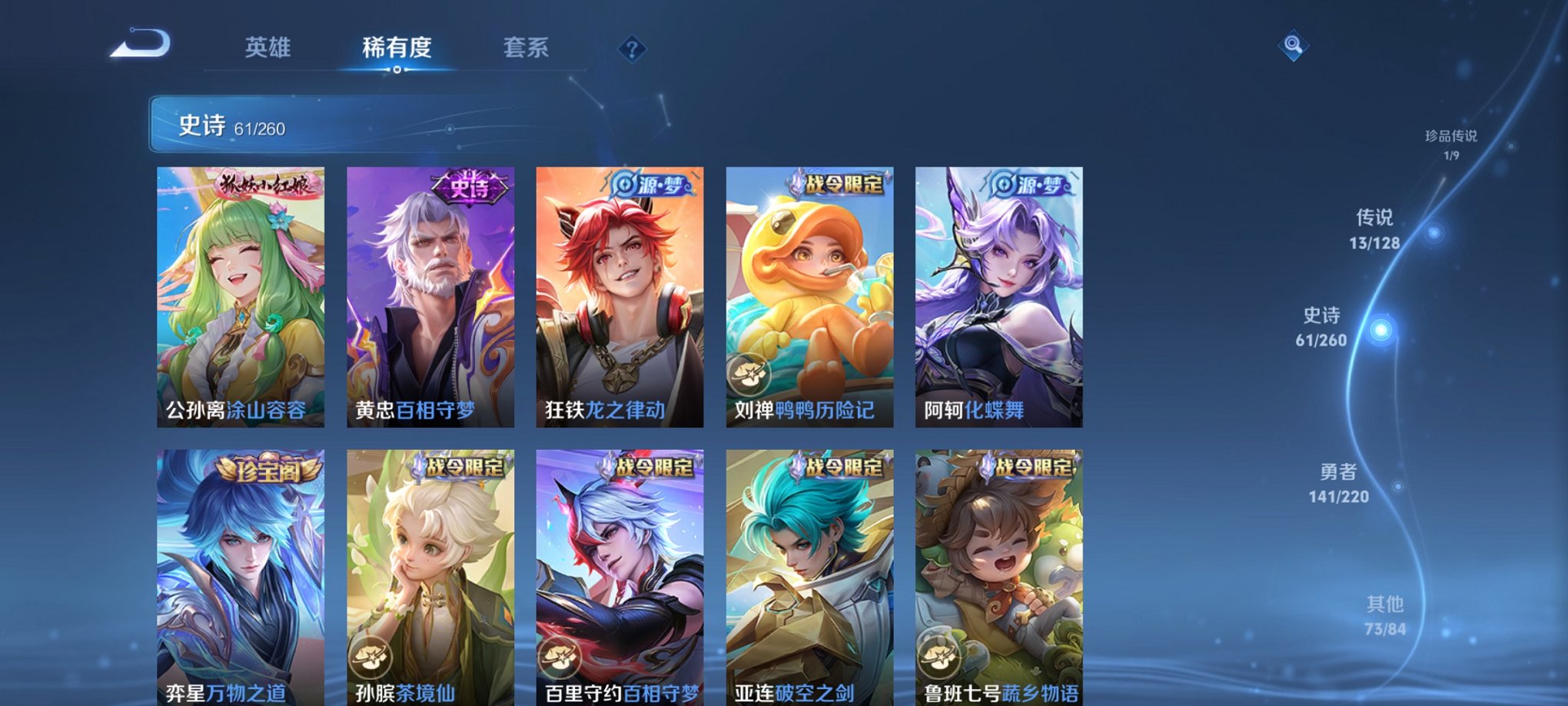Click the 源·梦 badge on 阿轲化蝶舞 skin

[x=1033, y=185]
